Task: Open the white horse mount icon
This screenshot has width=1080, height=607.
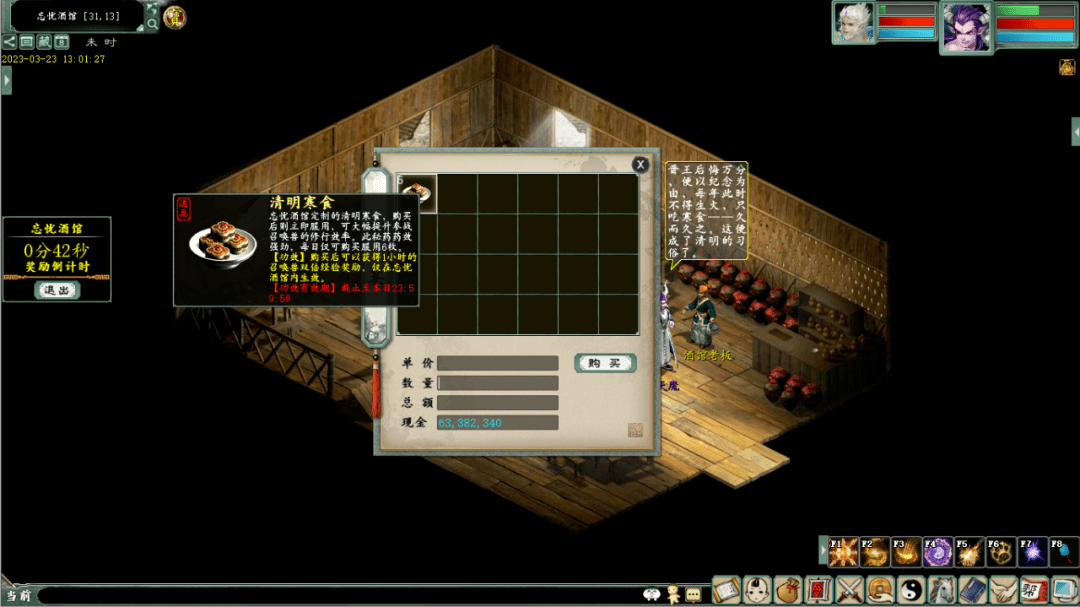Action: point(942,590)
